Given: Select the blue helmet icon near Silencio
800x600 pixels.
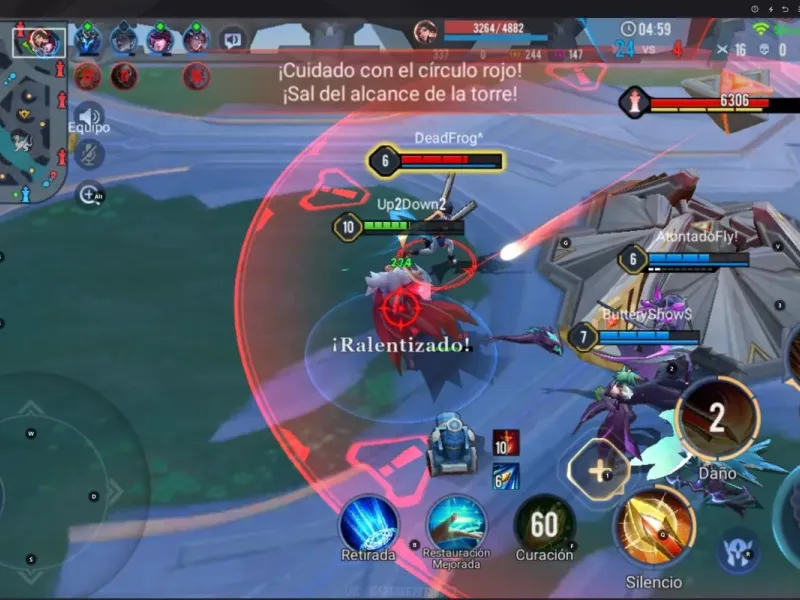Looking at the screenshot, I should click(737, 550).
